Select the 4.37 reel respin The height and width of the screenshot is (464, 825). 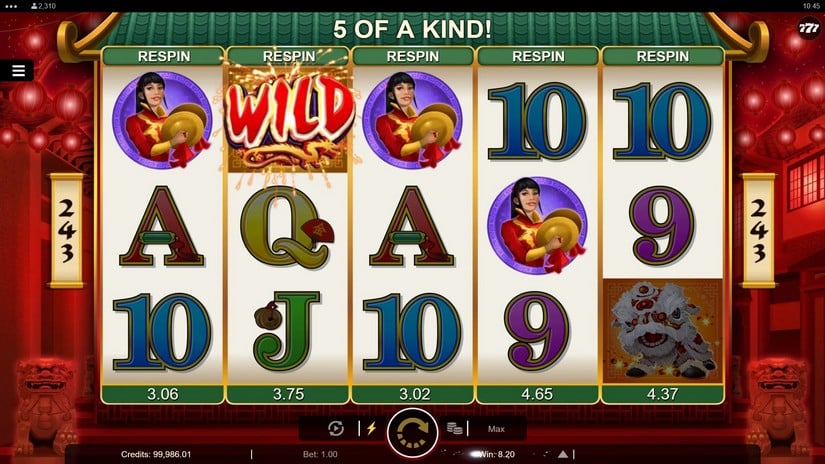point(662,394)
